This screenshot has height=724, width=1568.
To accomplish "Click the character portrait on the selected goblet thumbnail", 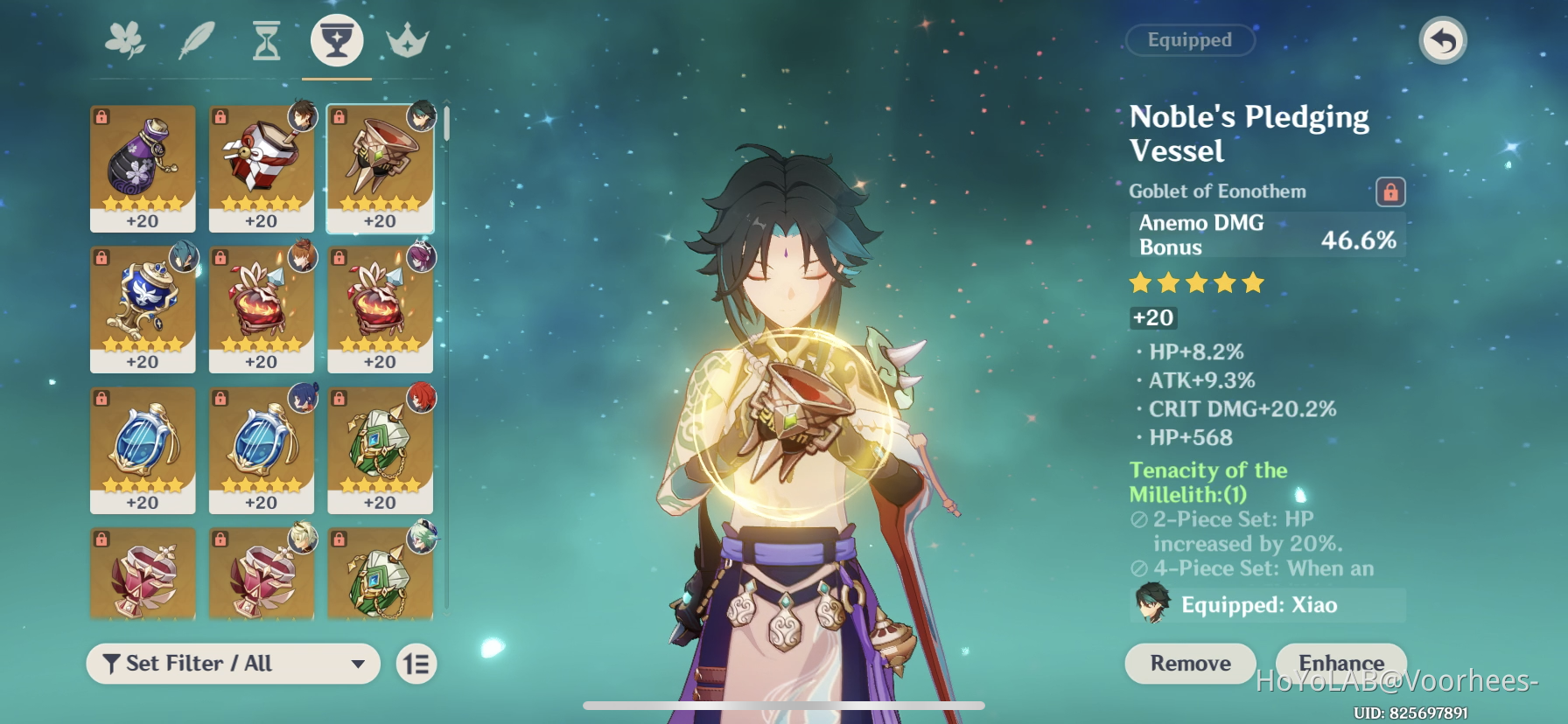I will click(420, 116).
